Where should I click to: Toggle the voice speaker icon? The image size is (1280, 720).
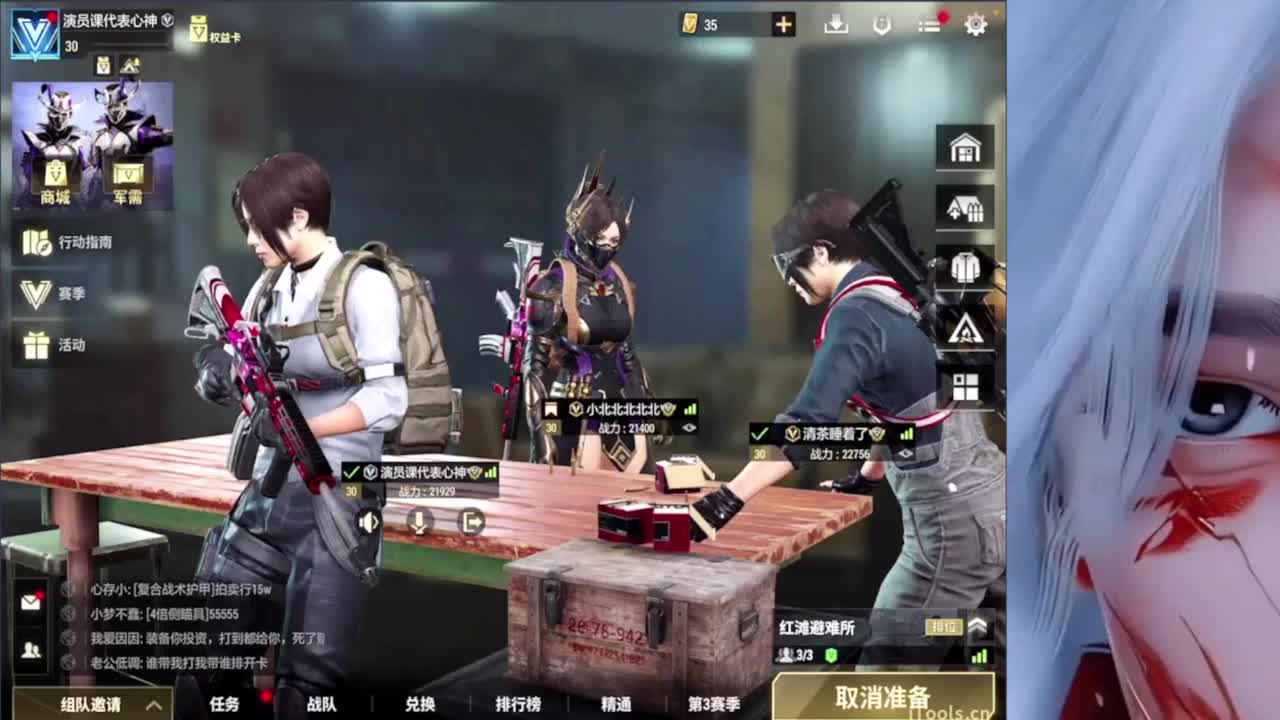click(x=371, y=523)
